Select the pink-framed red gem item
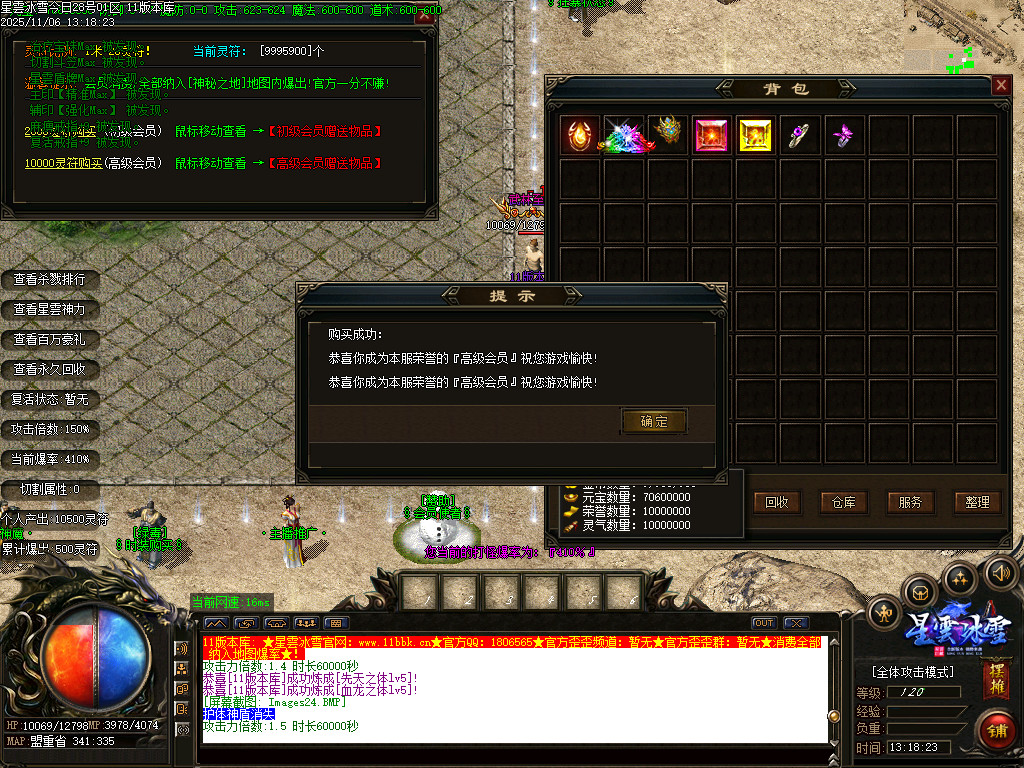 click(x=712, y=135)
